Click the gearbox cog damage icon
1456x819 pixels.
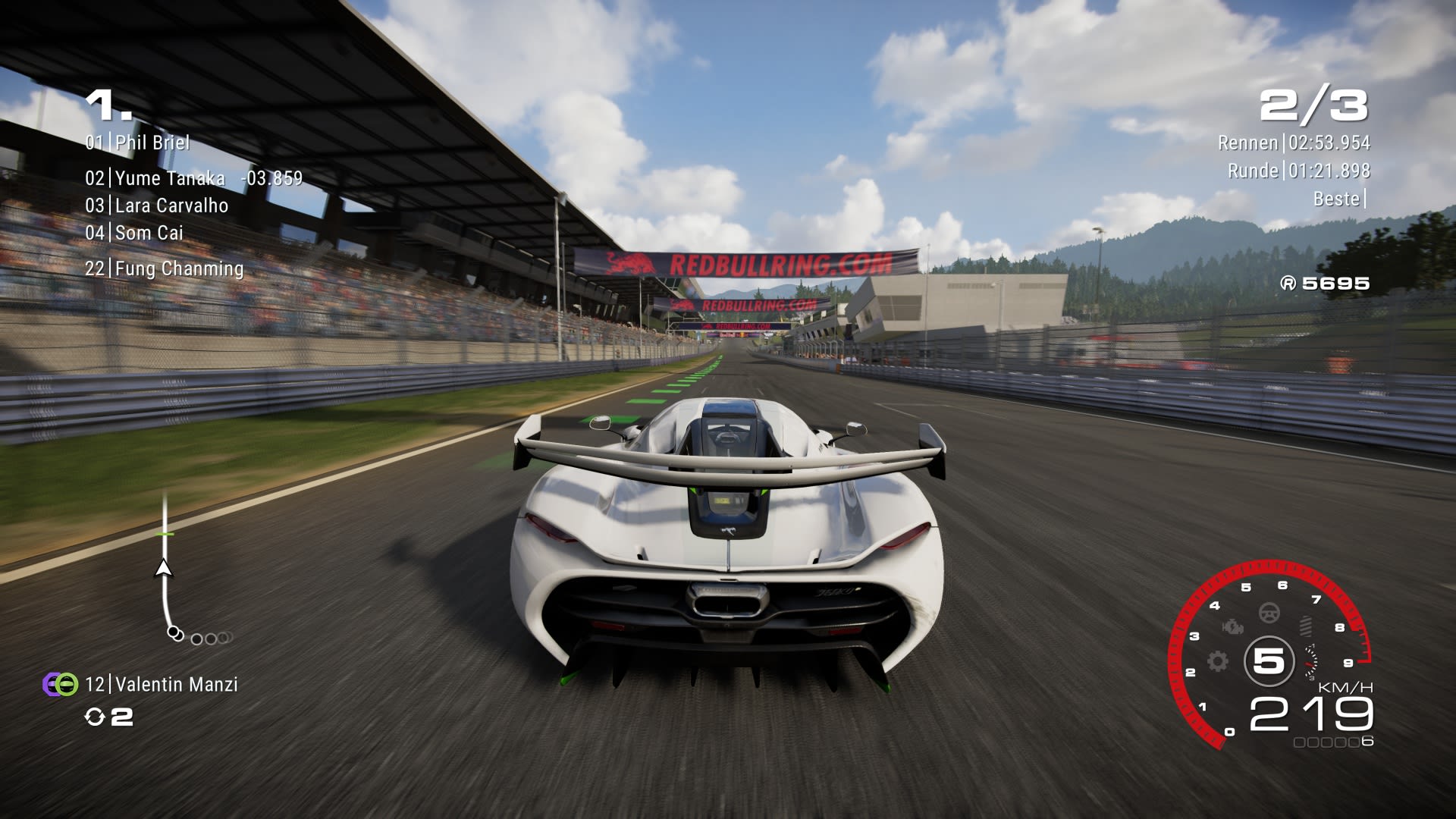(x=1218, y=661)
